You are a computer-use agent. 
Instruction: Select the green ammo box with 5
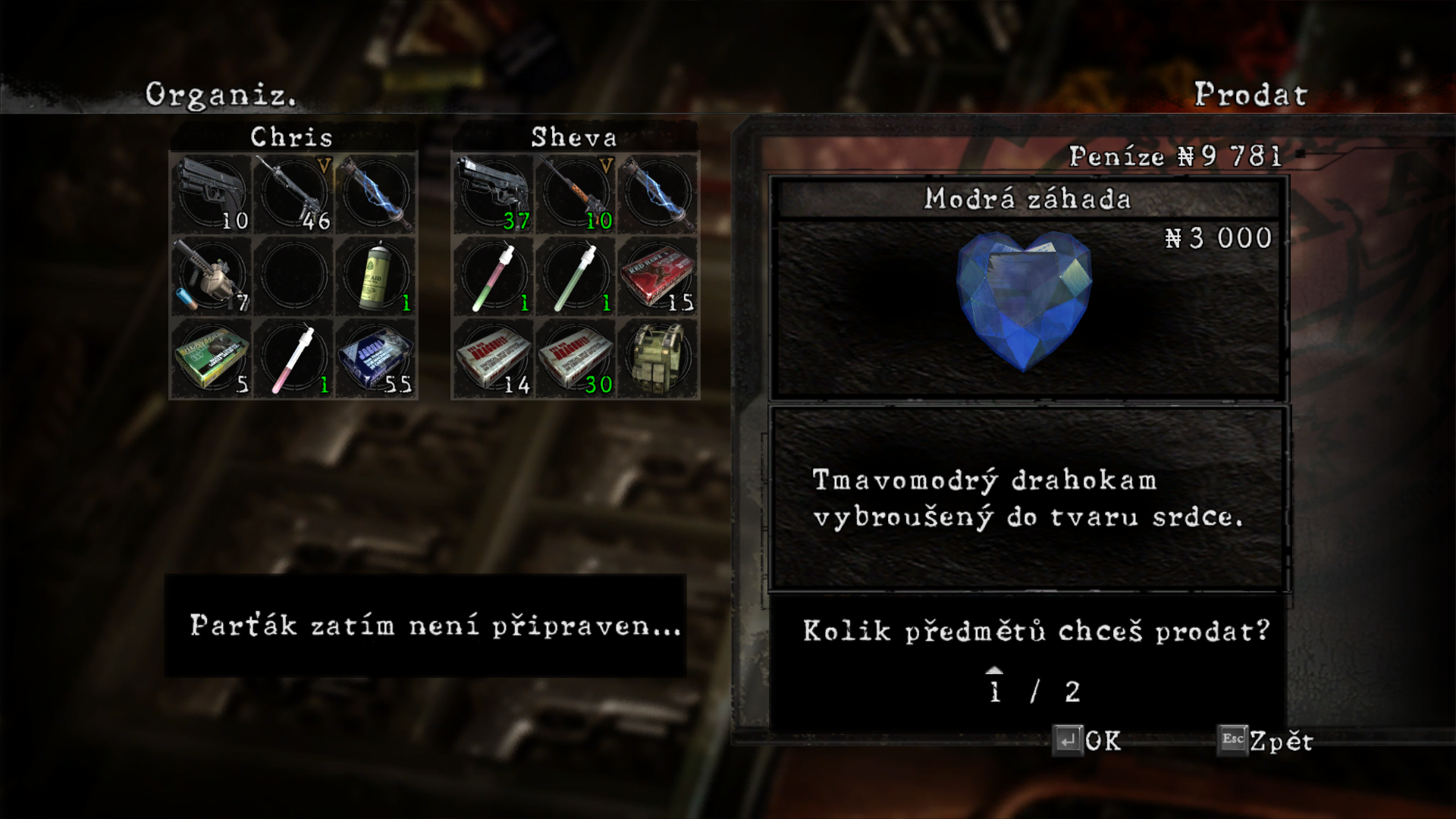(211, 359)
